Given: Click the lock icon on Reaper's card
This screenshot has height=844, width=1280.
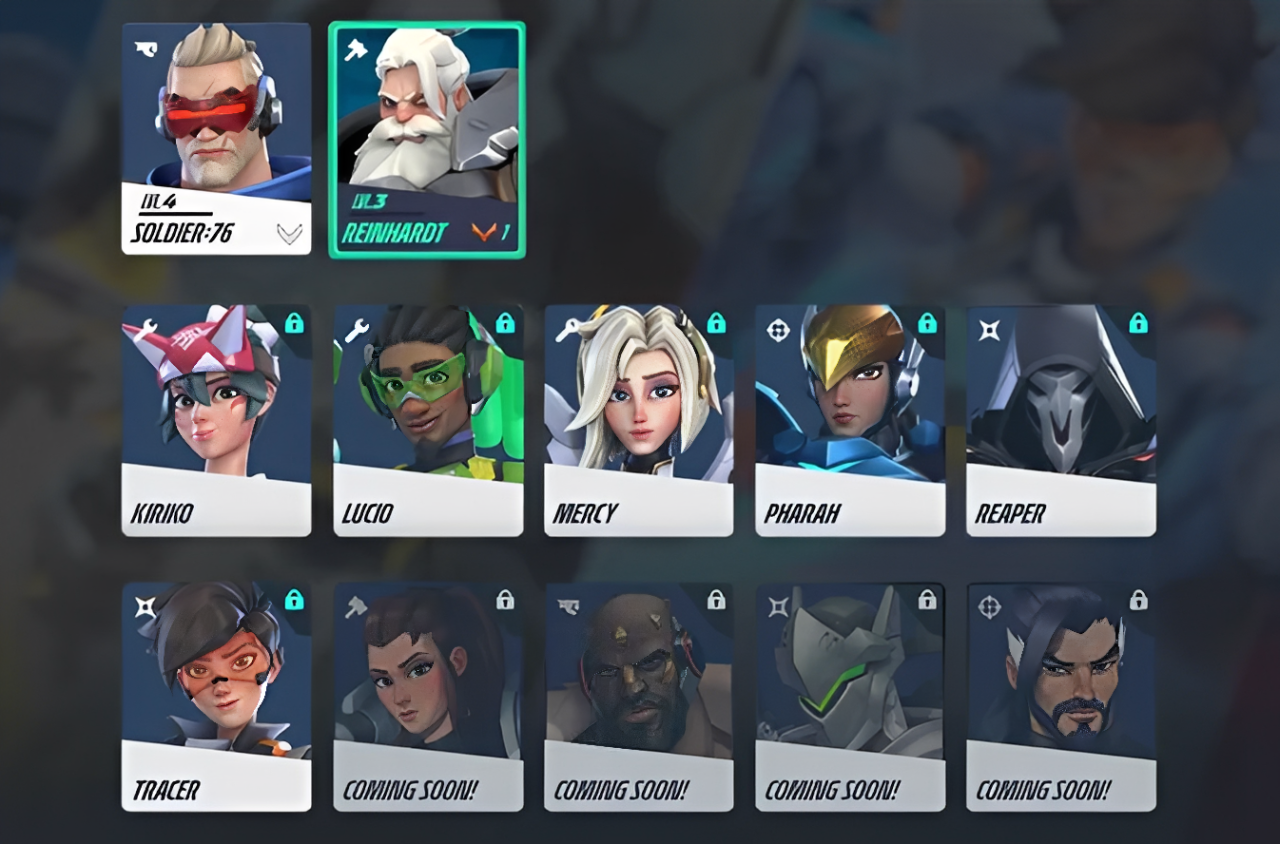Looking at the screenshot, I should coord(1137,323).
